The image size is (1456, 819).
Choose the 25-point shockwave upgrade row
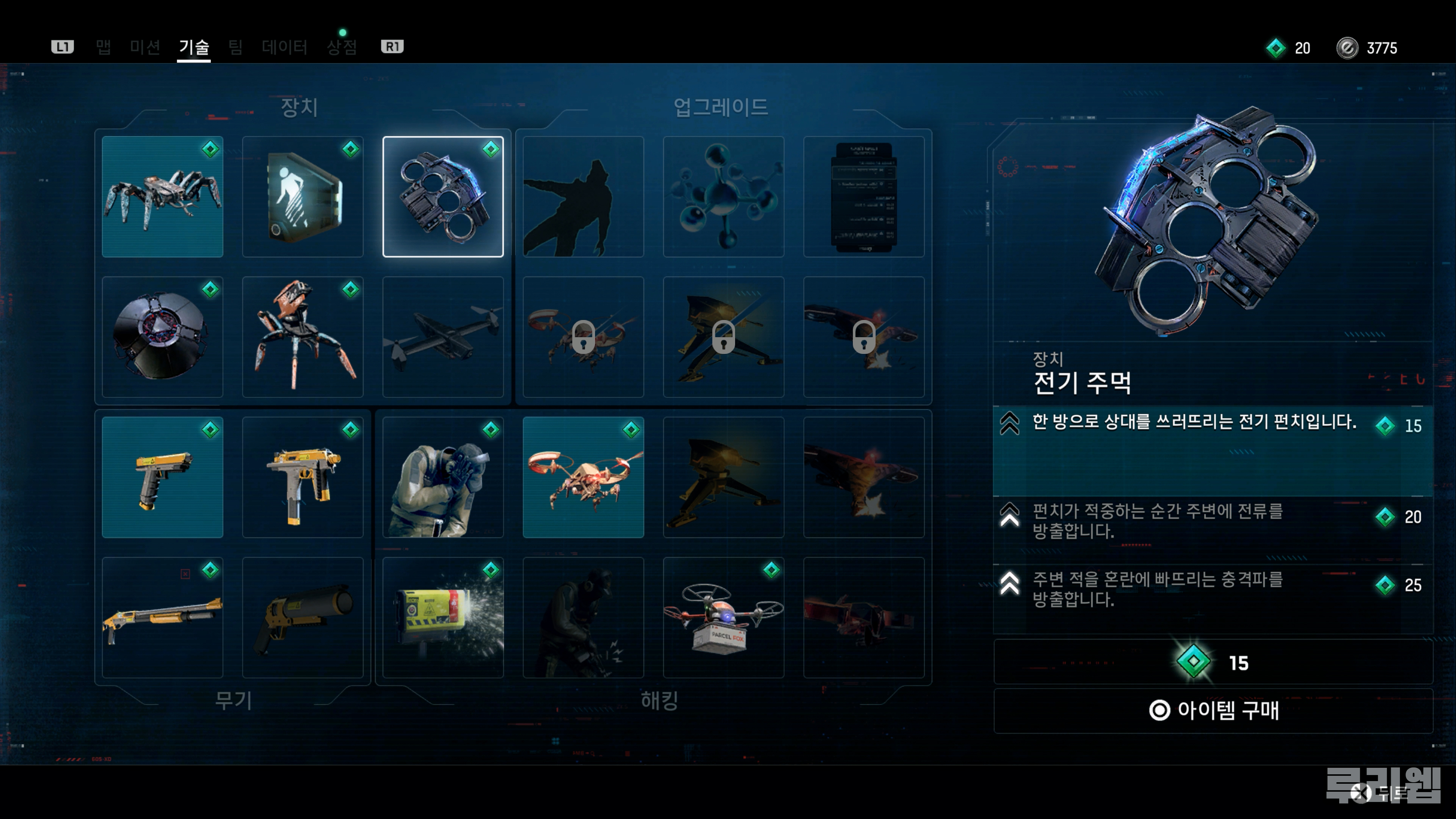[1213, 588]
